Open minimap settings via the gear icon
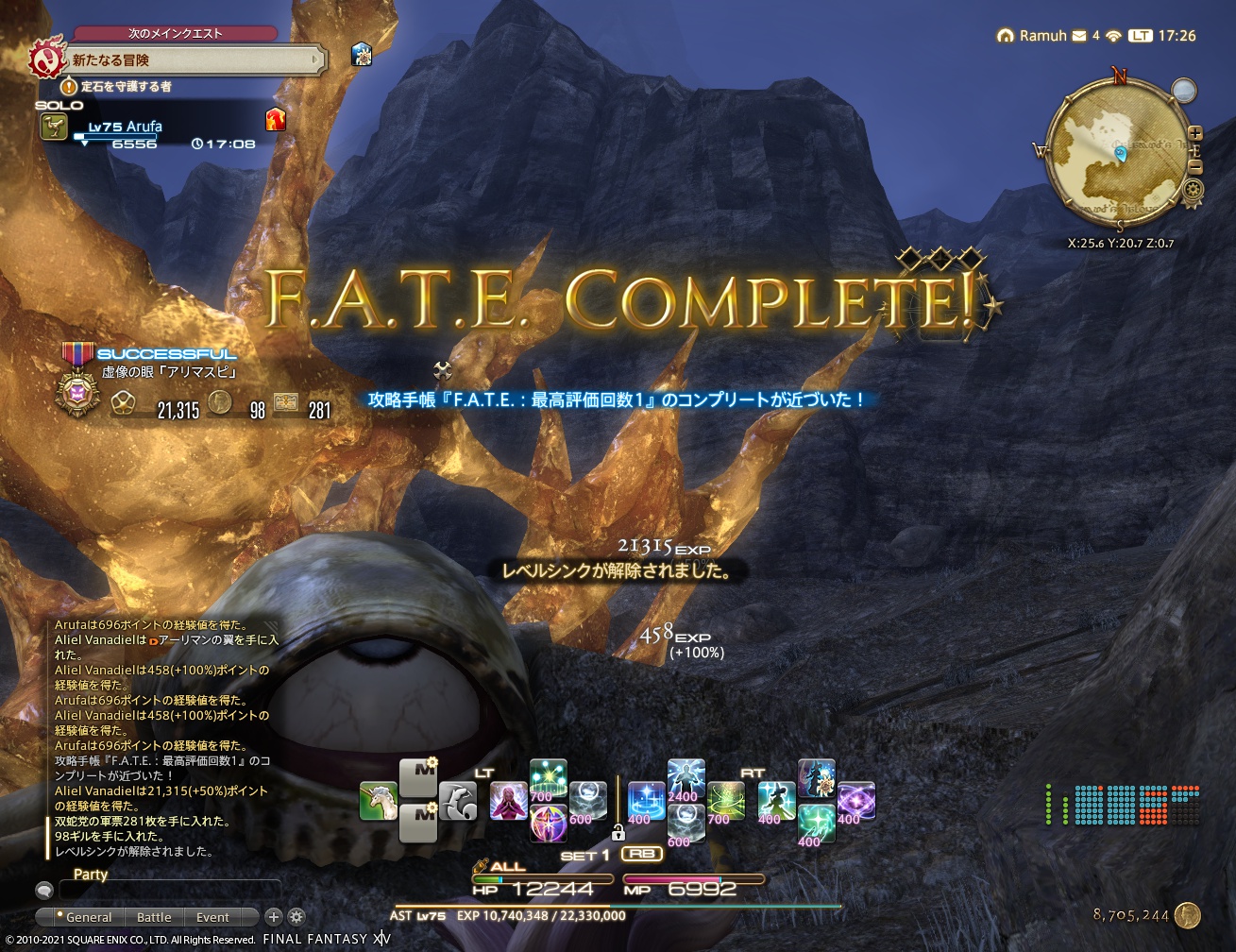1236x952 pixels. point(1194,189)
